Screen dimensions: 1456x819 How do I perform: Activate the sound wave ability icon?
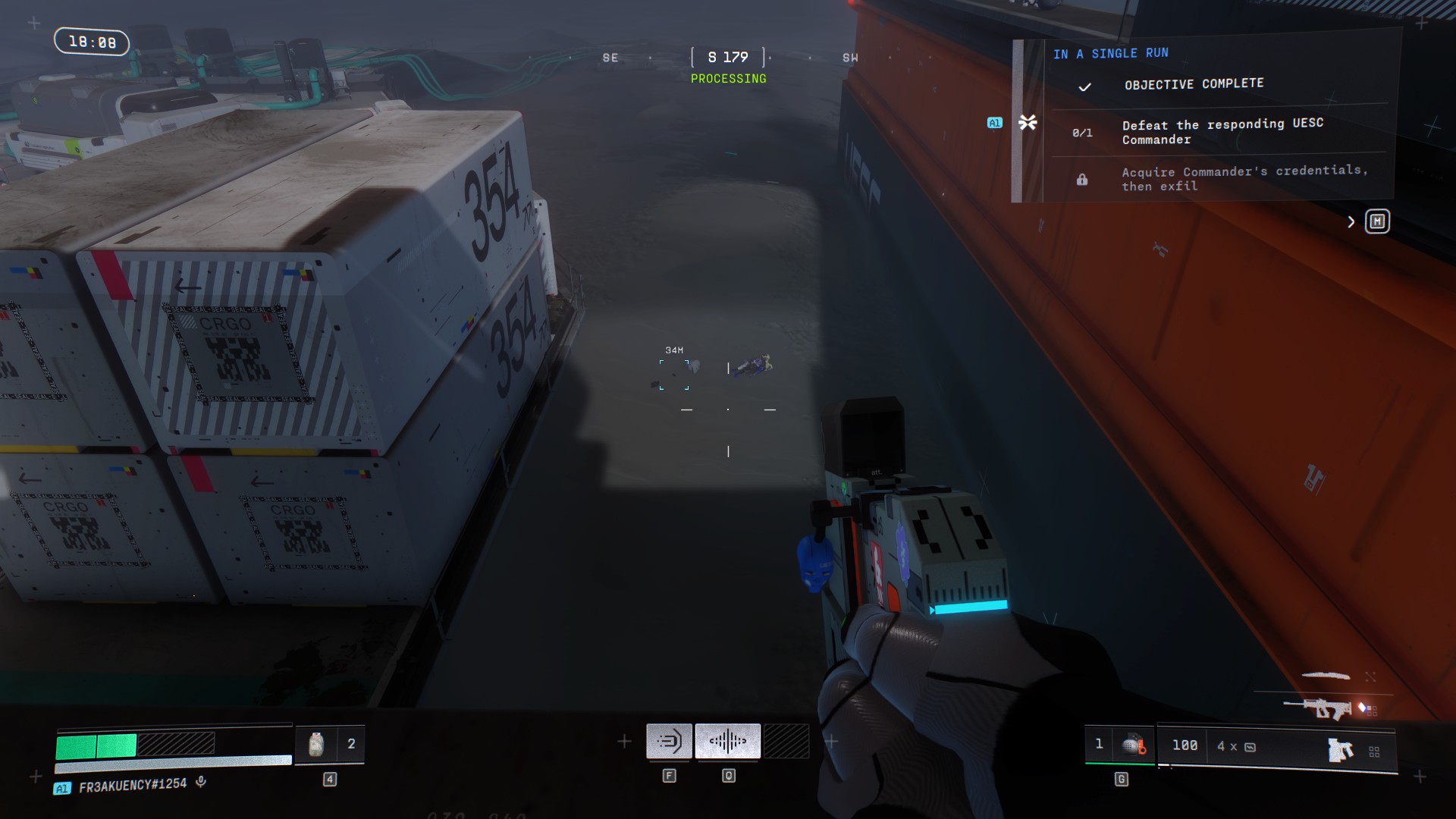pos(727,741)
